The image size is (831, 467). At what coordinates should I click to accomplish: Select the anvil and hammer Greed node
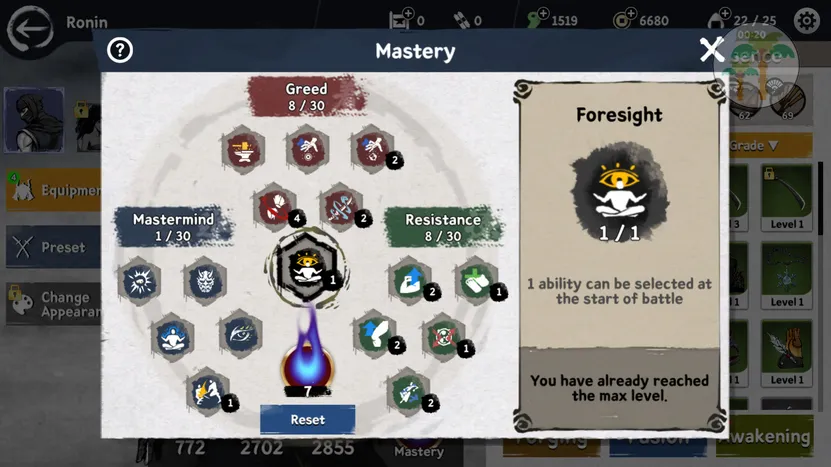[x=242, y=149]
